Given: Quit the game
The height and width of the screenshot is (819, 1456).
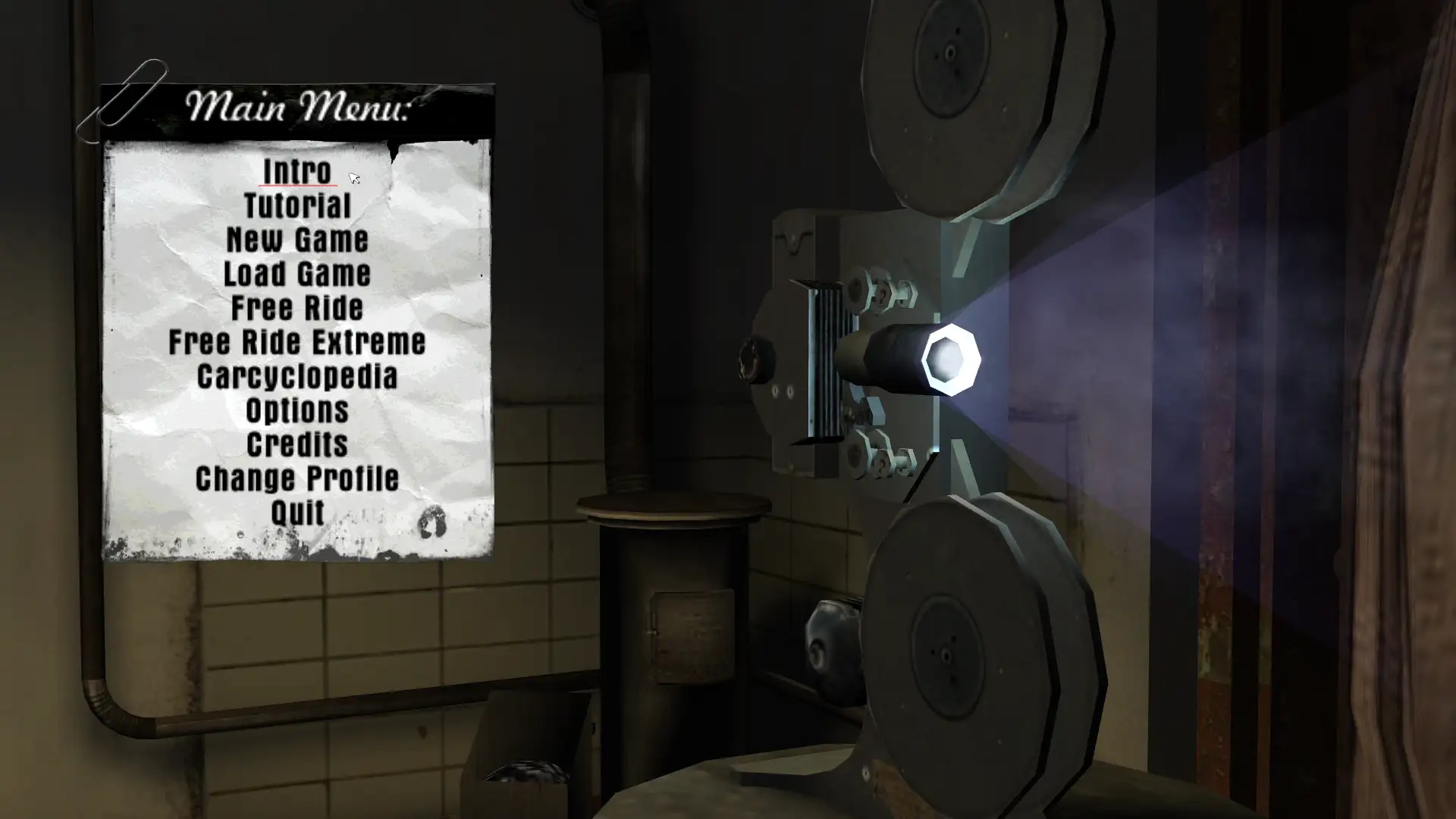Looking at the screenshot, I should [x=297, y=513].
